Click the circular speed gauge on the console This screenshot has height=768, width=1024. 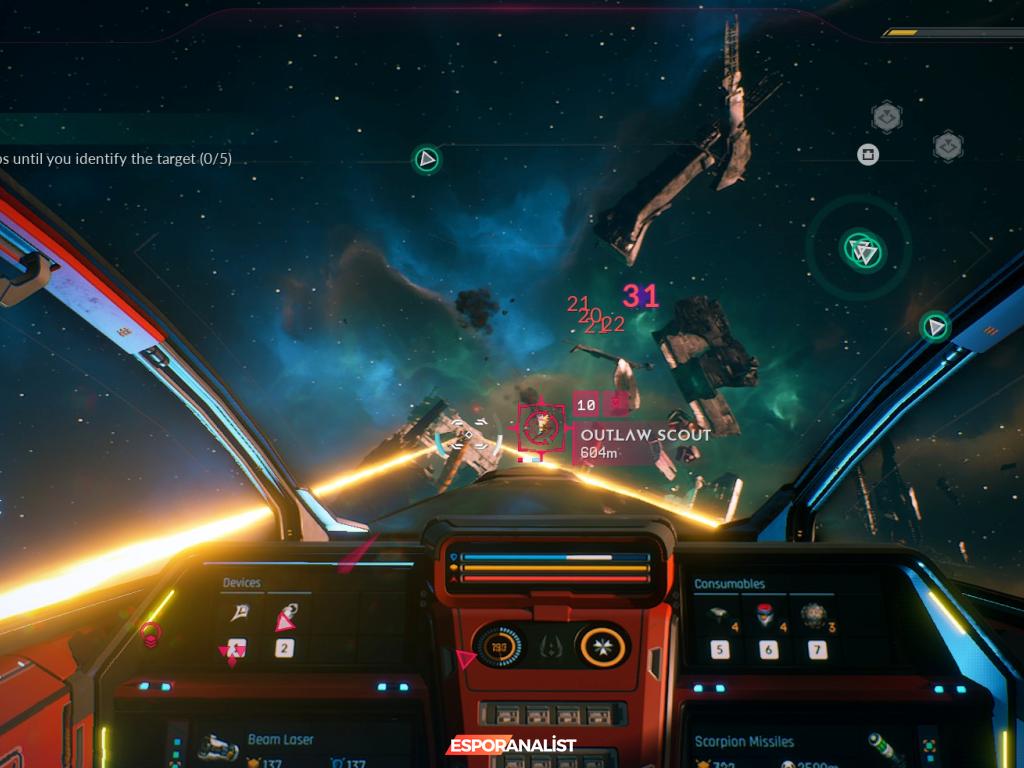click(497, 645)
